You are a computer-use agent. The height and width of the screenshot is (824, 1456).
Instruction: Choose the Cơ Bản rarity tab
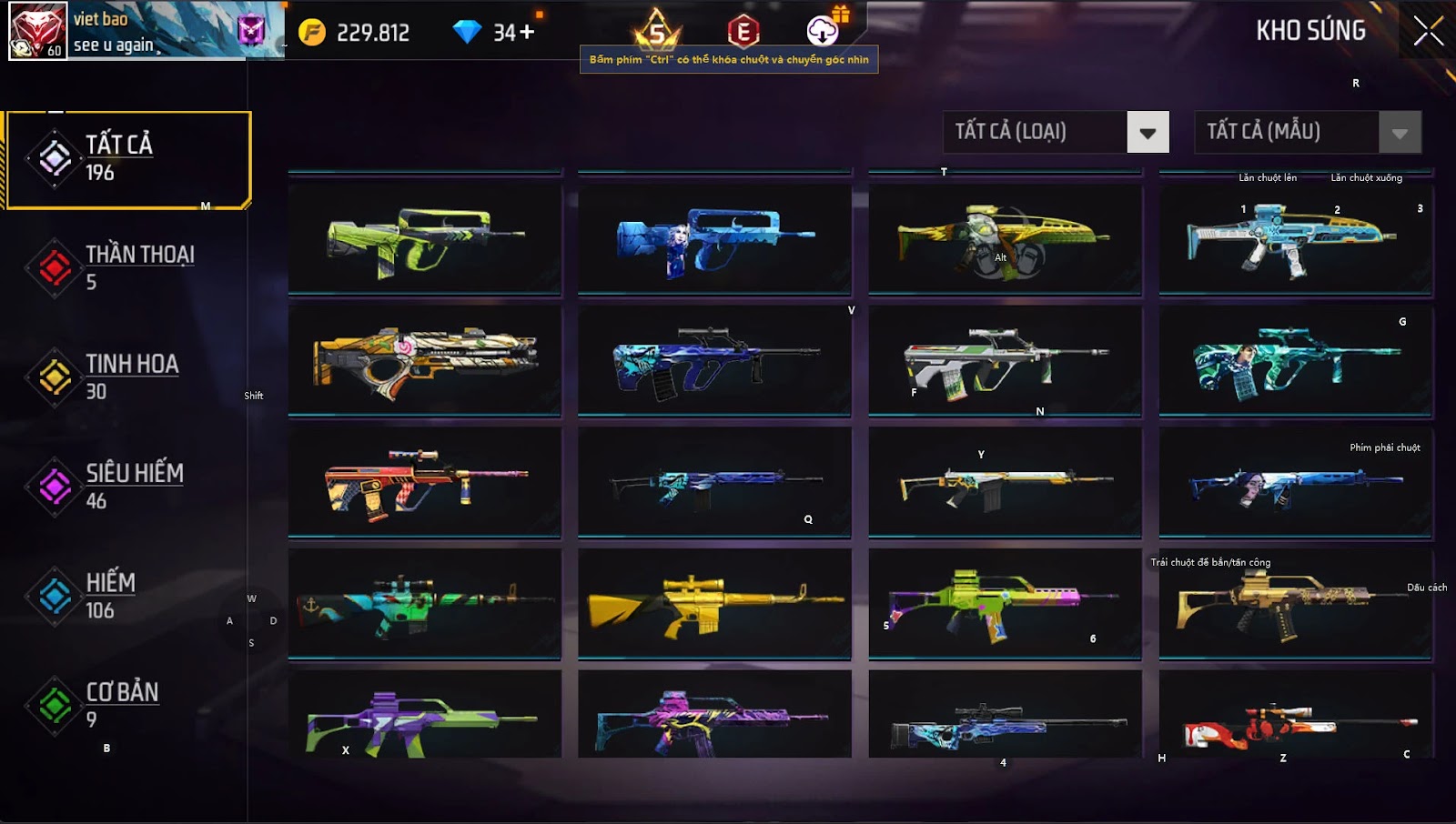127,705
